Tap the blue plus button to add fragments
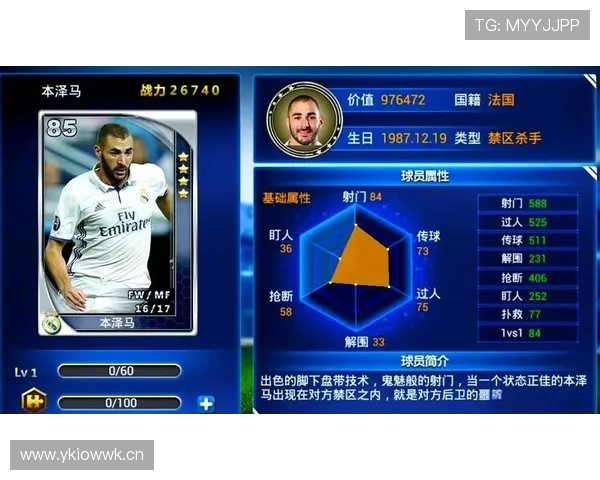Image resolution: width=600 pixels, height=480 pixels. coord(206,404)
